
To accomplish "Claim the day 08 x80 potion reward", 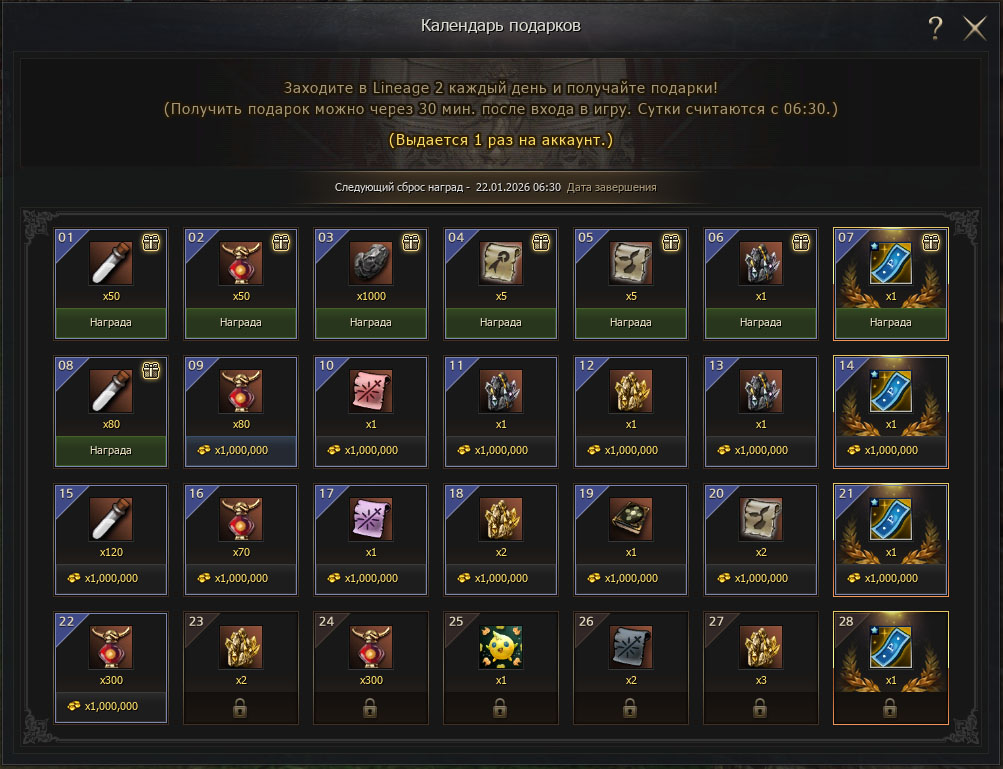I will point(110,450).
